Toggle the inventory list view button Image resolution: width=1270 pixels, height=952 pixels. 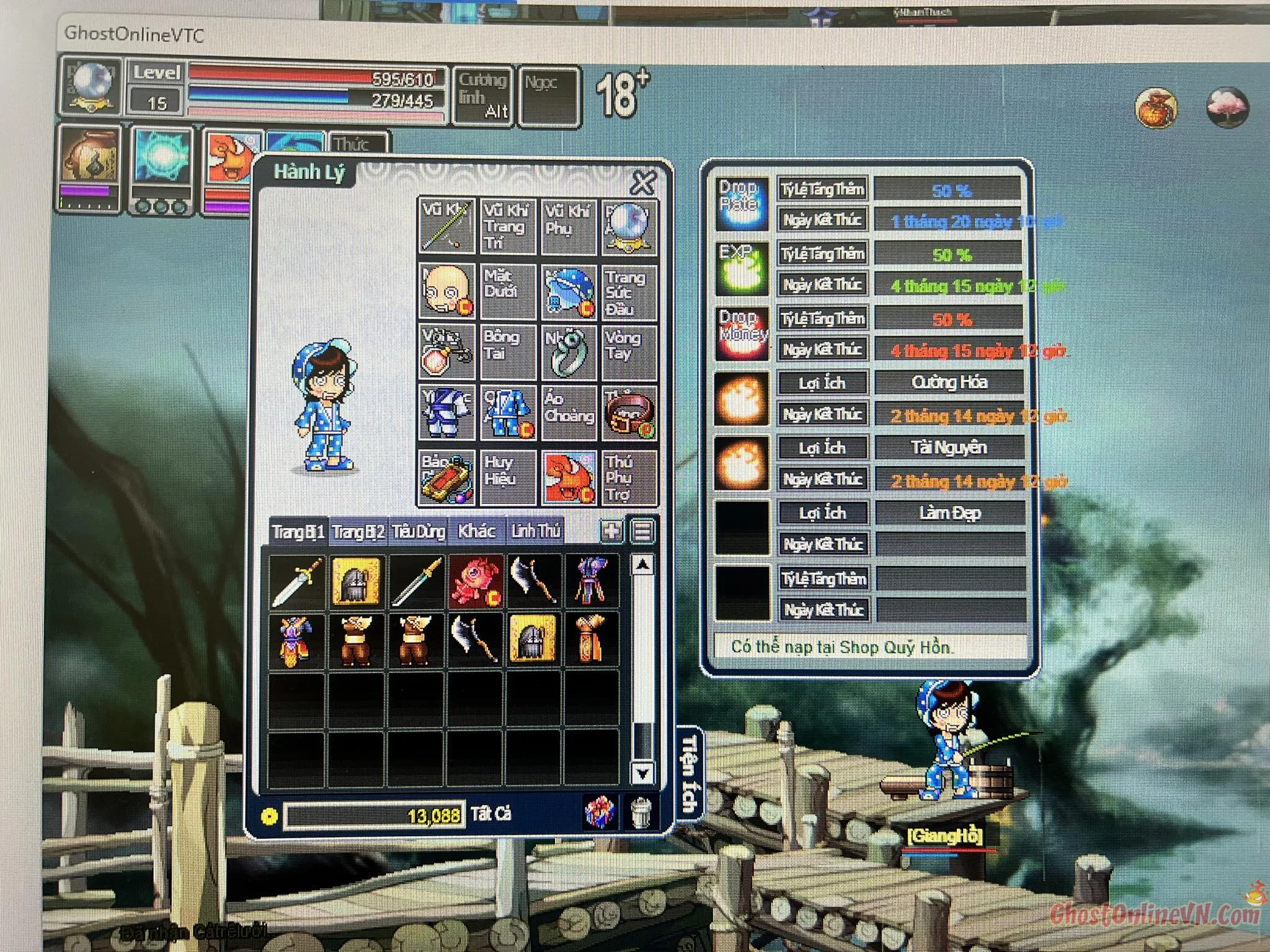(642, 531)
